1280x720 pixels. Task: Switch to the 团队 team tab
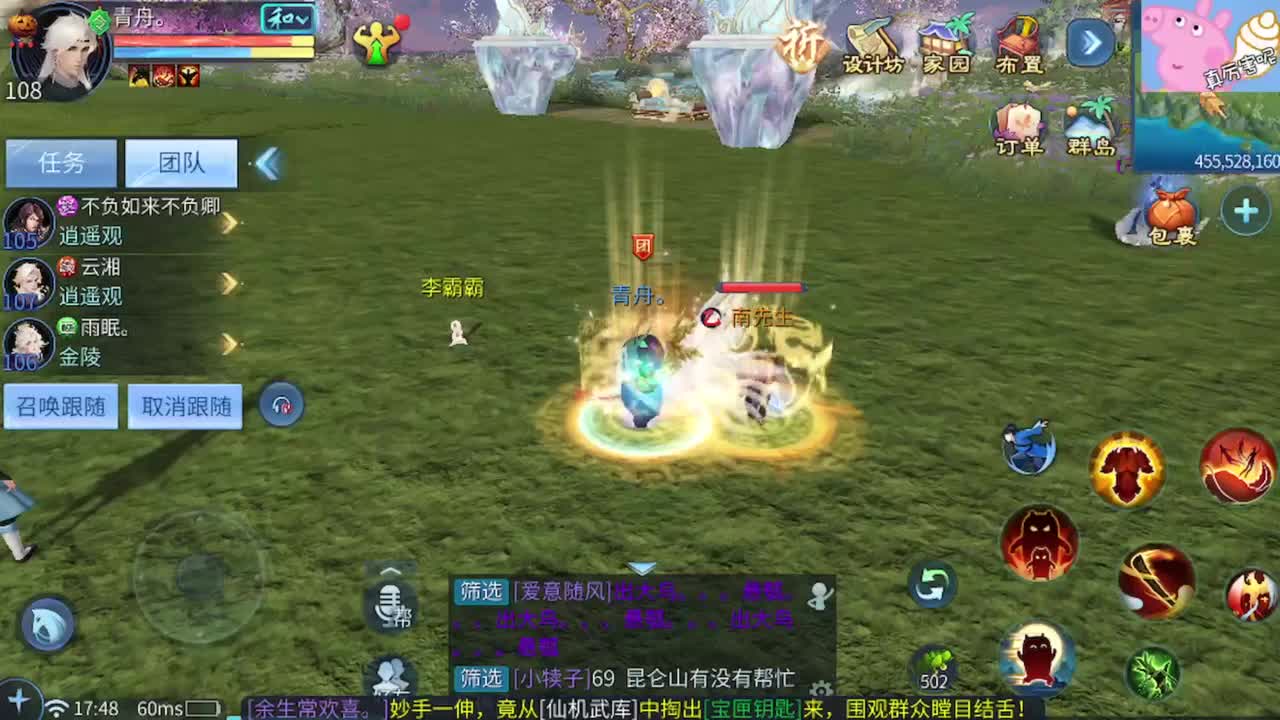[x=181, y=163]
